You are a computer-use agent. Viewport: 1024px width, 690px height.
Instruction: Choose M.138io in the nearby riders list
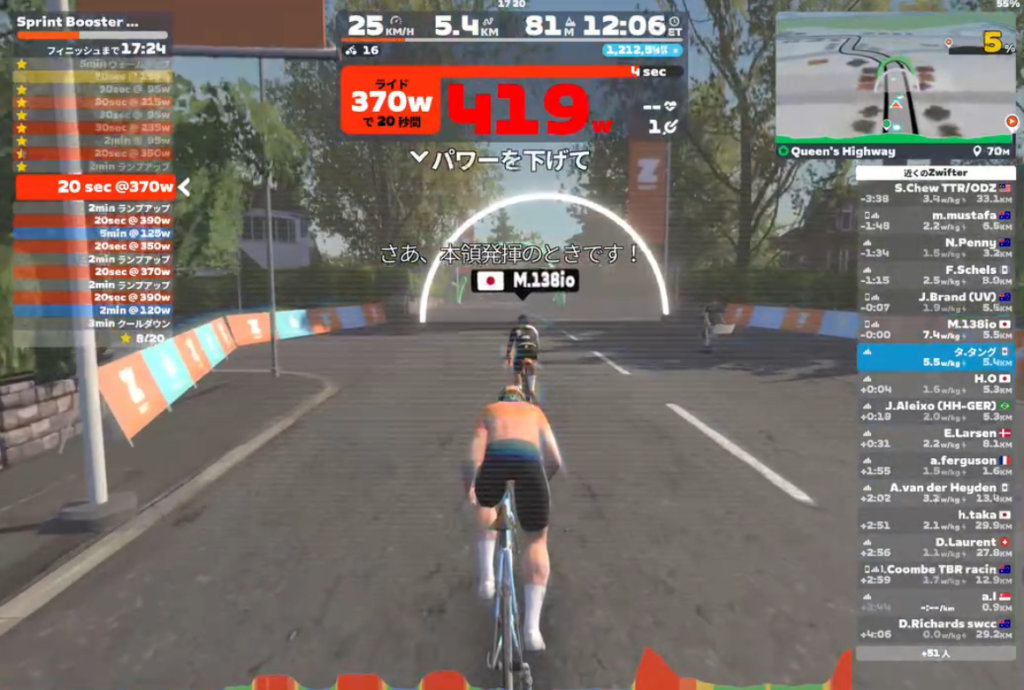pyautogui.click(x=935, y=329)
